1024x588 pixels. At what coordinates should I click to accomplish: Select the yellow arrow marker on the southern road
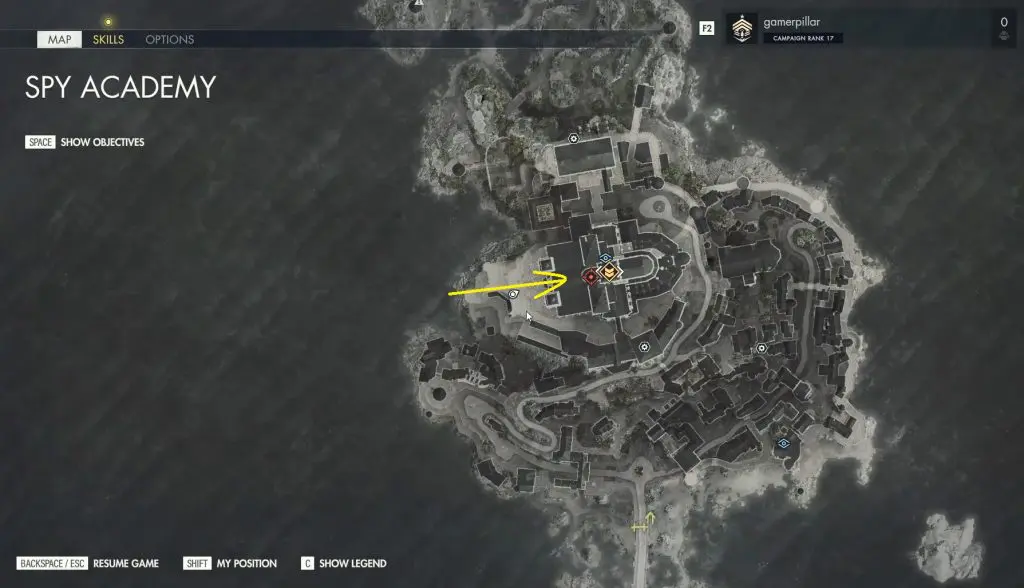coord(642,522)
